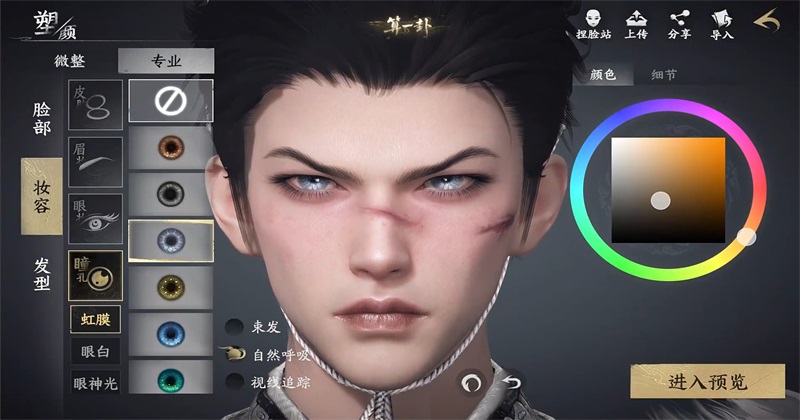Open the 发型 hairstyle category
800x420 pixels.
coord(42,274)
